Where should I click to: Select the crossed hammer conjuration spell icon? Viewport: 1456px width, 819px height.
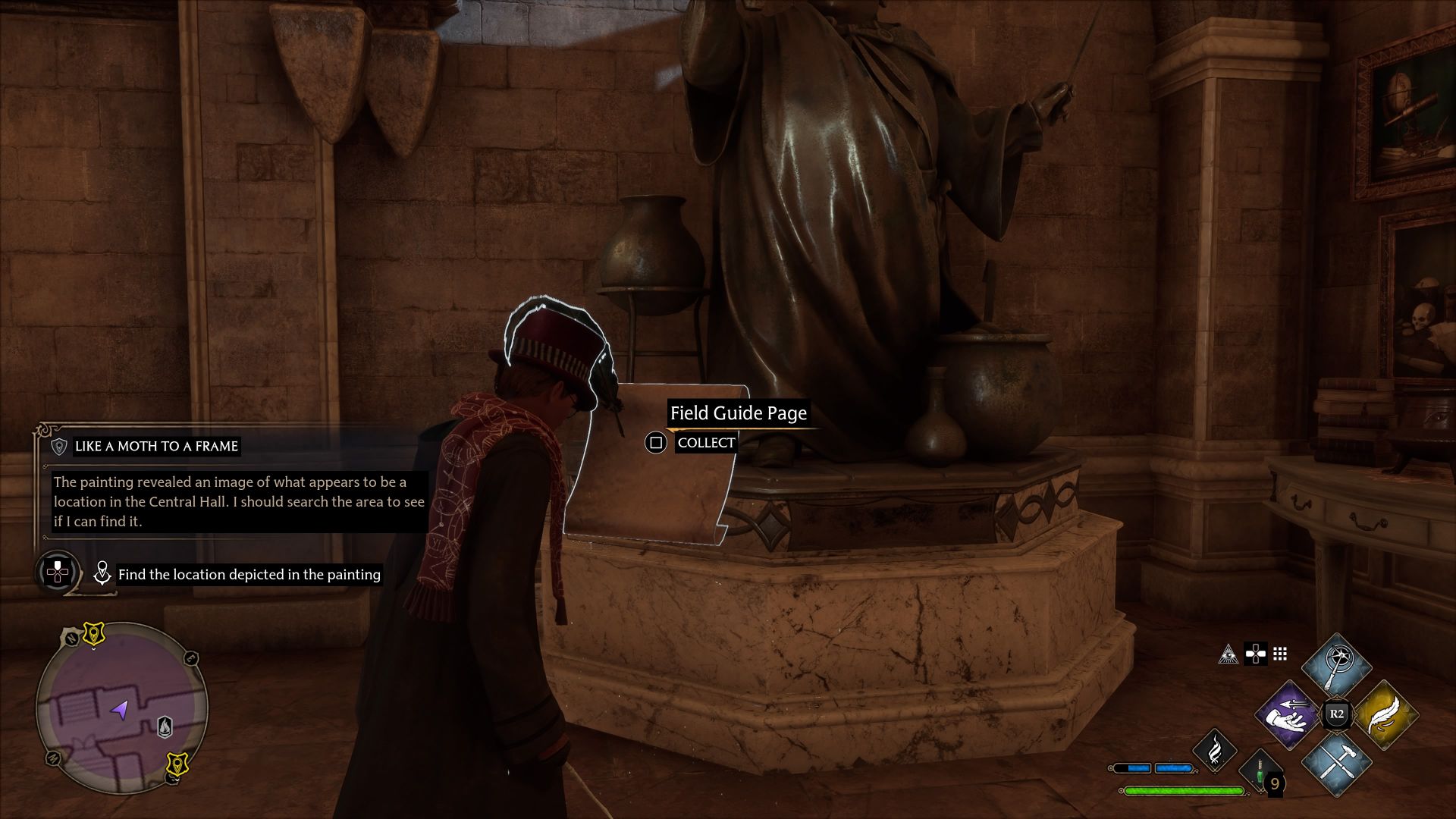click(1337, 764)
